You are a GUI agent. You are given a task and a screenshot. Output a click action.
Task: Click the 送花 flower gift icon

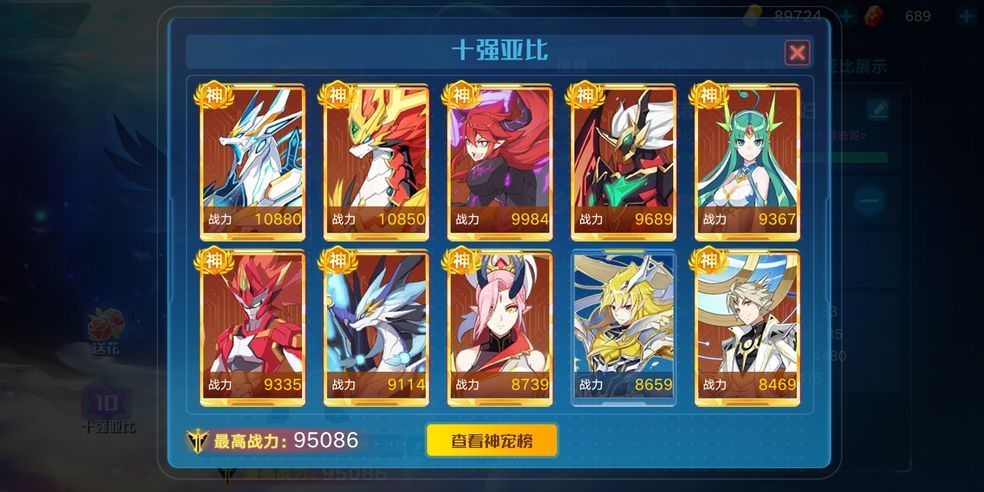105,330
